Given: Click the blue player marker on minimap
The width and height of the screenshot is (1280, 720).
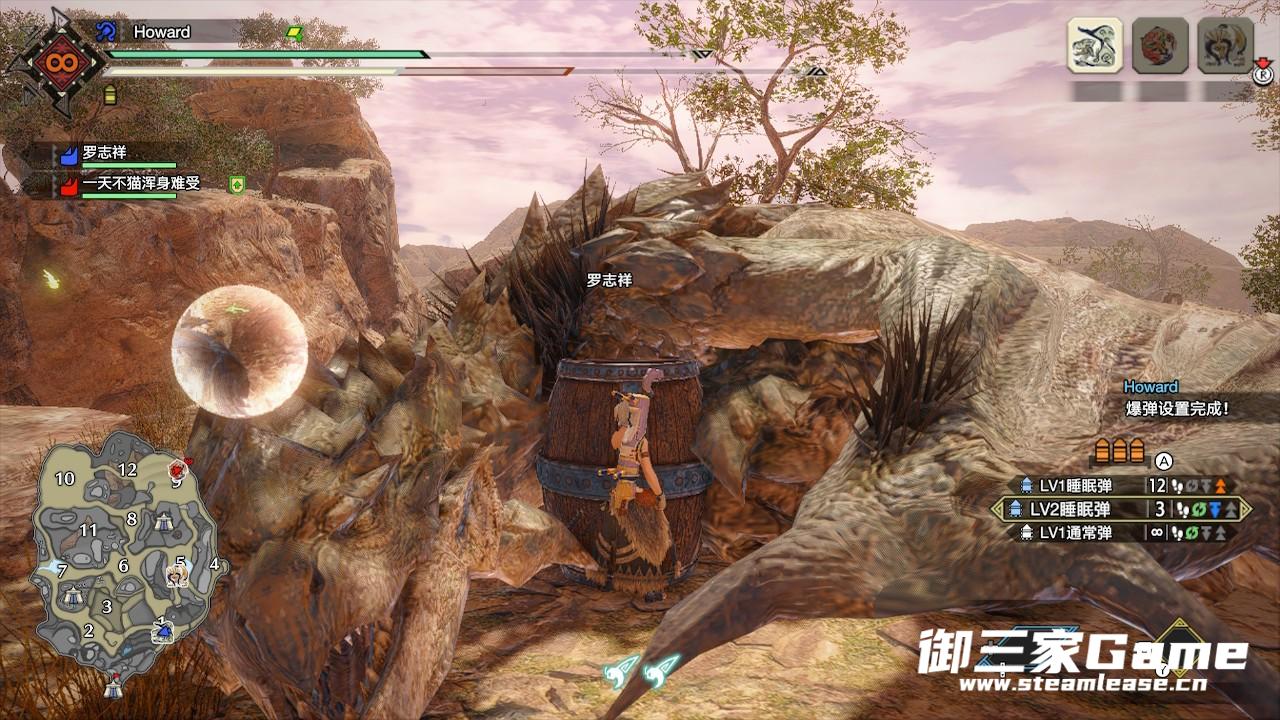Looking at the screenshot, I should (163, 631).
